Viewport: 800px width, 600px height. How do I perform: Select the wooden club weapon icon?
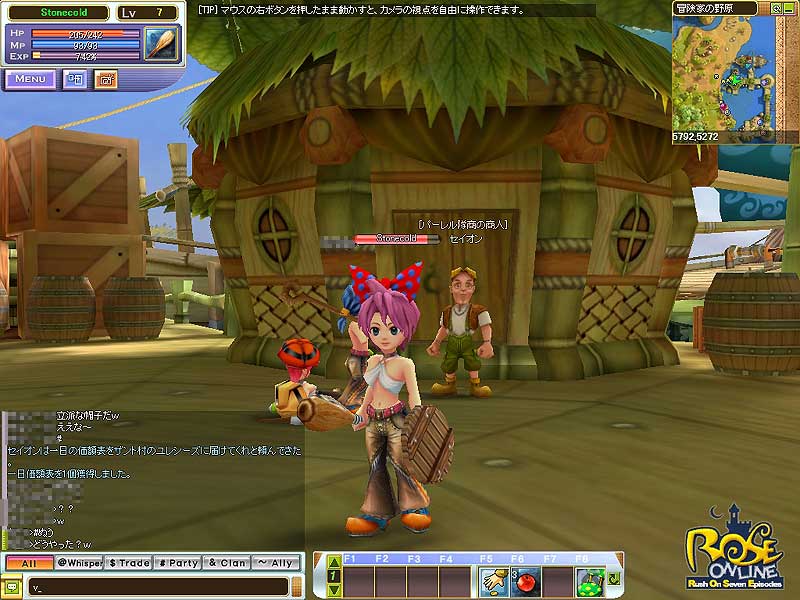click(x=160, y=44)
